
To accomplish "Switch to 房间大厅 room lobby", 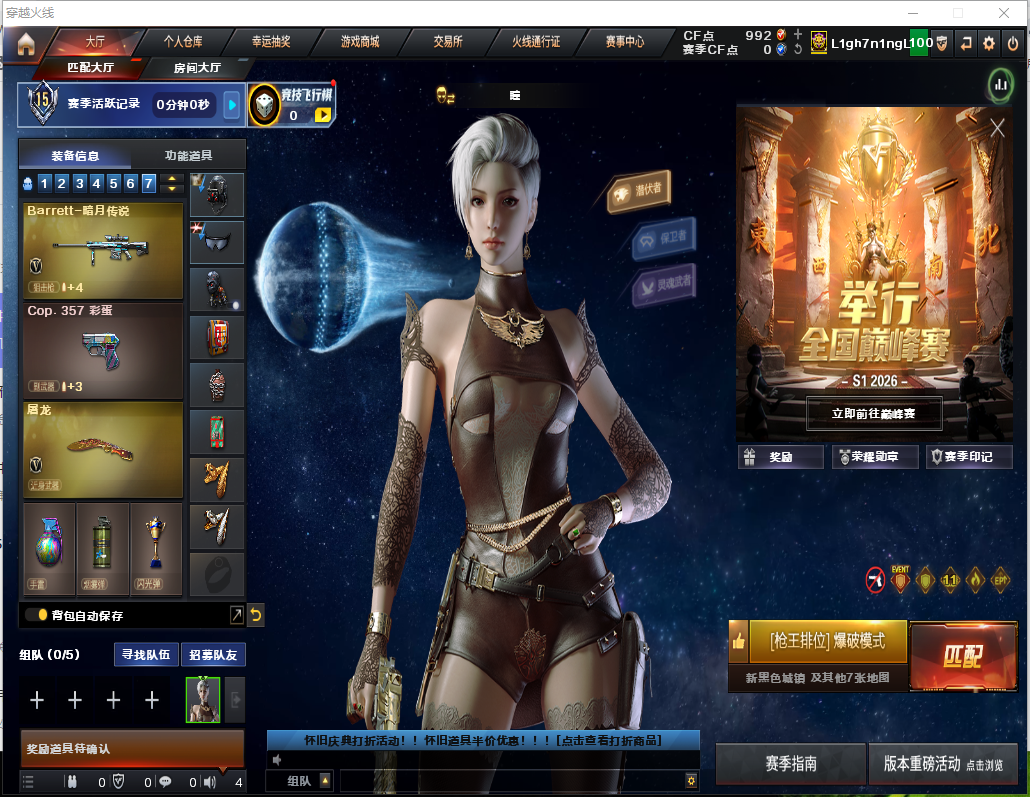I will 197,68.
